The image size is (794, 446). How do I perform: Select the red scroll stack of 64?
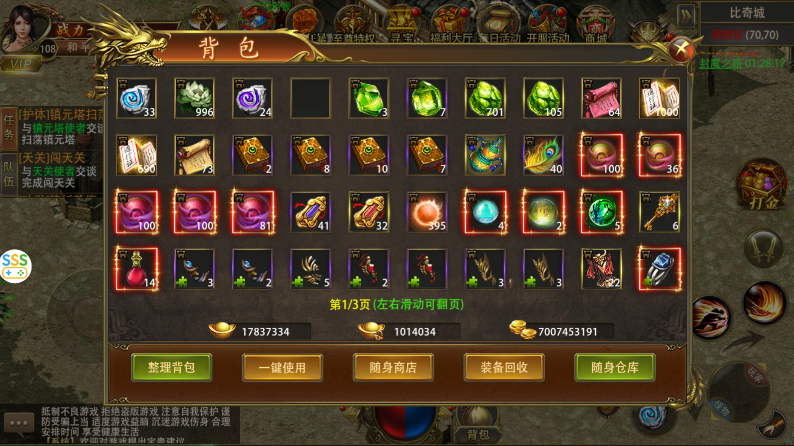(x=601, y=98)
